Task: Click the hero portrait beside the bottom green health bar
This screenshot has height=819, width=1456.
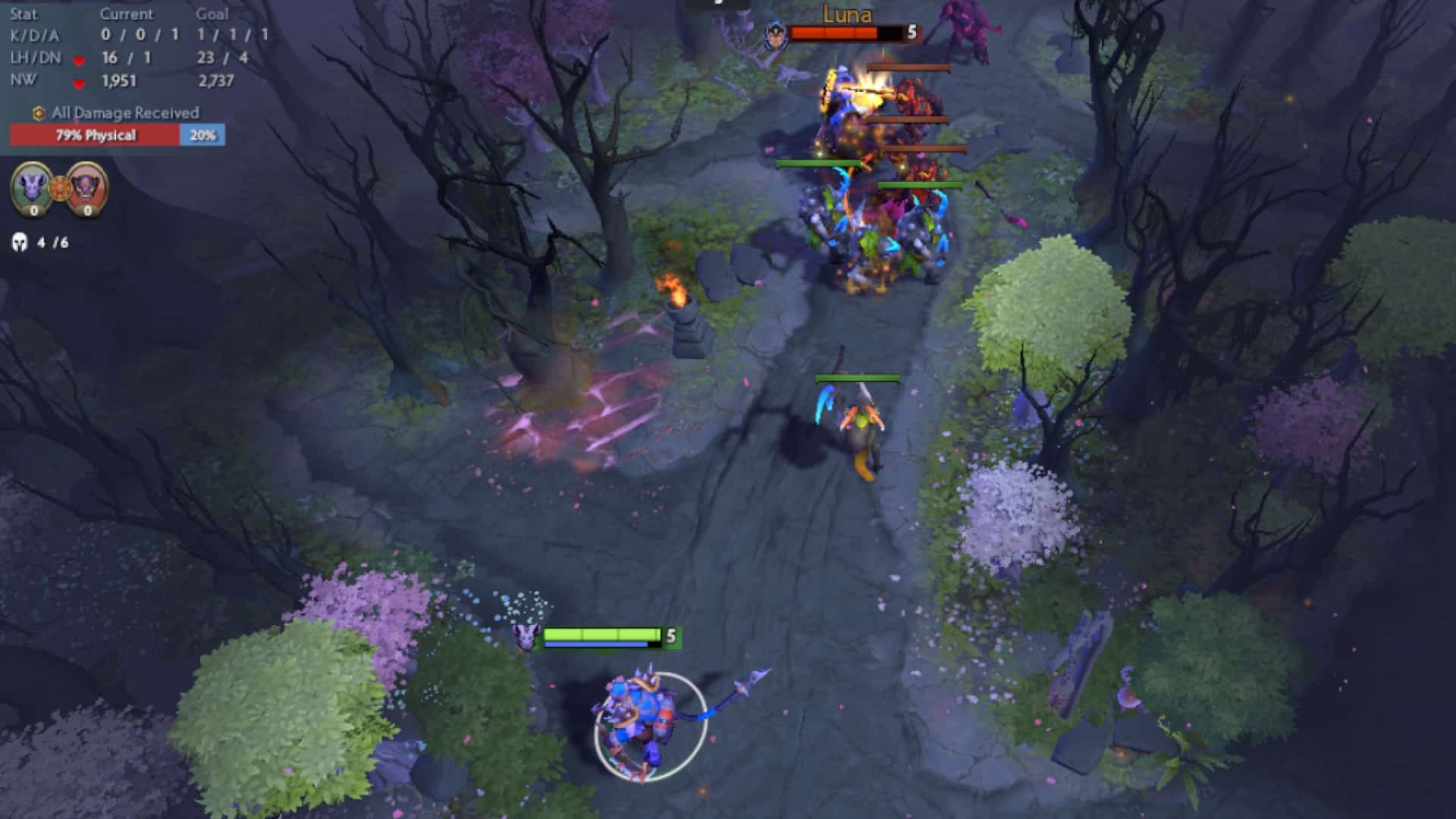Action: point(526,639)
